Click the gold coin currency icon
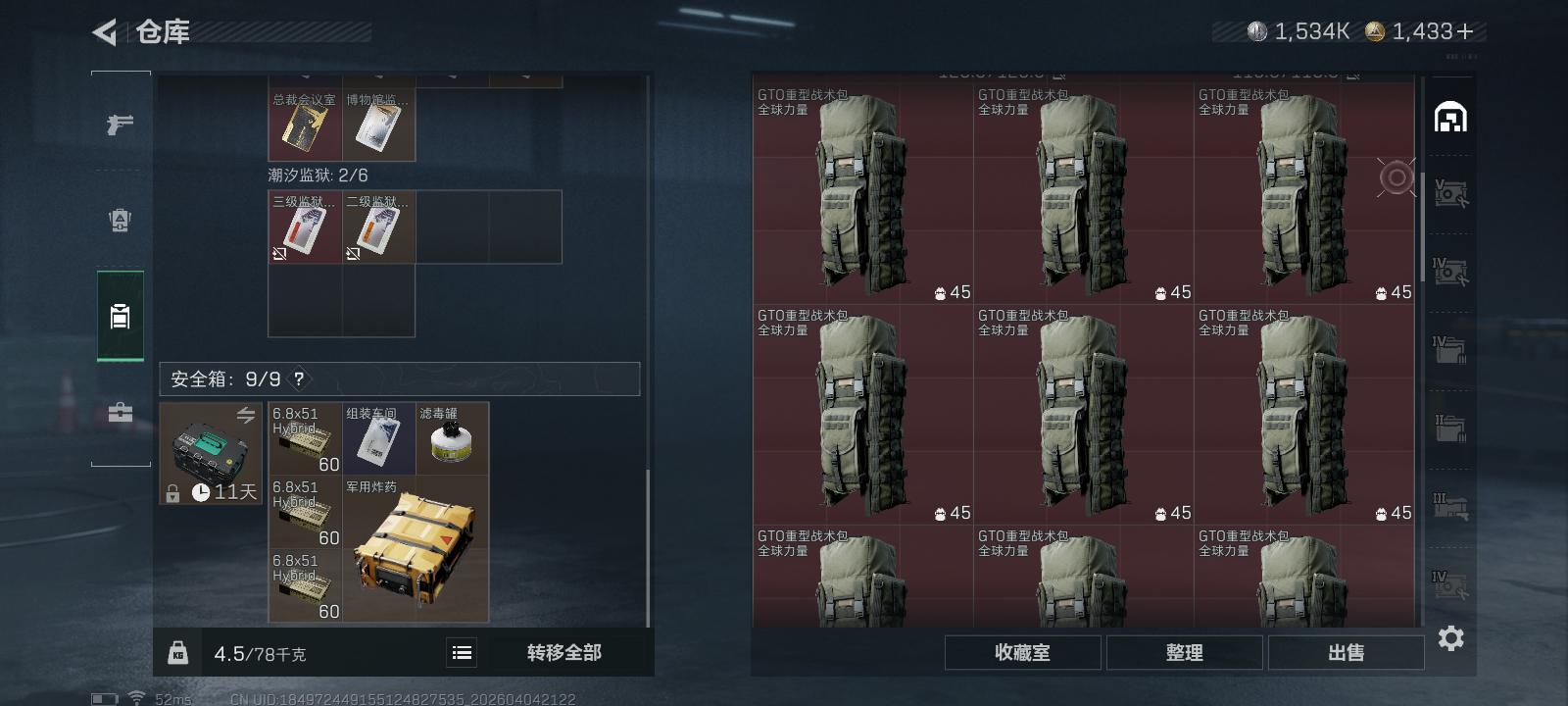 pyautogui.click(x=1376, y=30)
